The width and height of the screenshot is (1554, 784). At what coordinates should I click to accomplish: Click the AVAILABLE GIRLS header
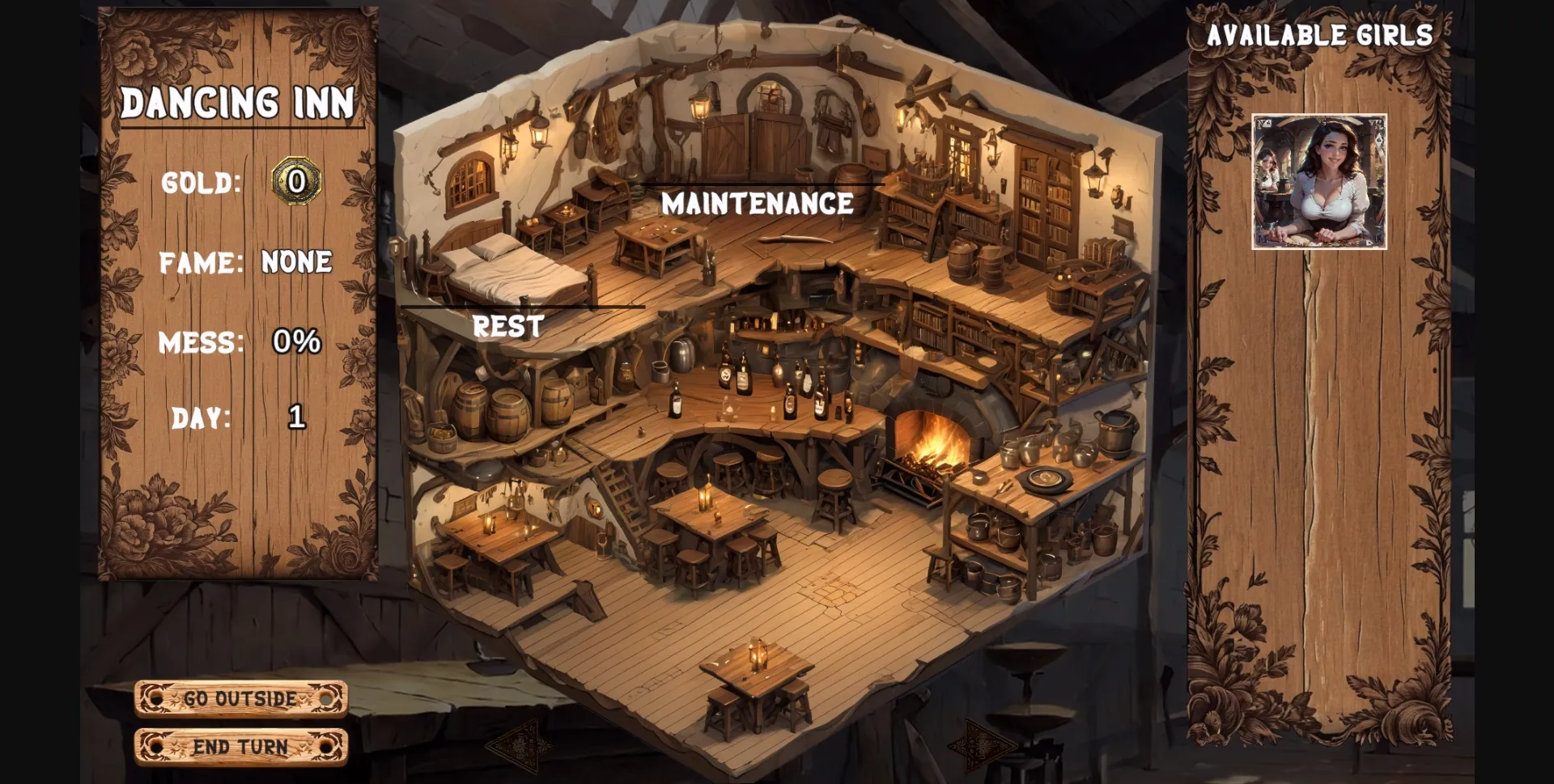tap(1323, 34)
